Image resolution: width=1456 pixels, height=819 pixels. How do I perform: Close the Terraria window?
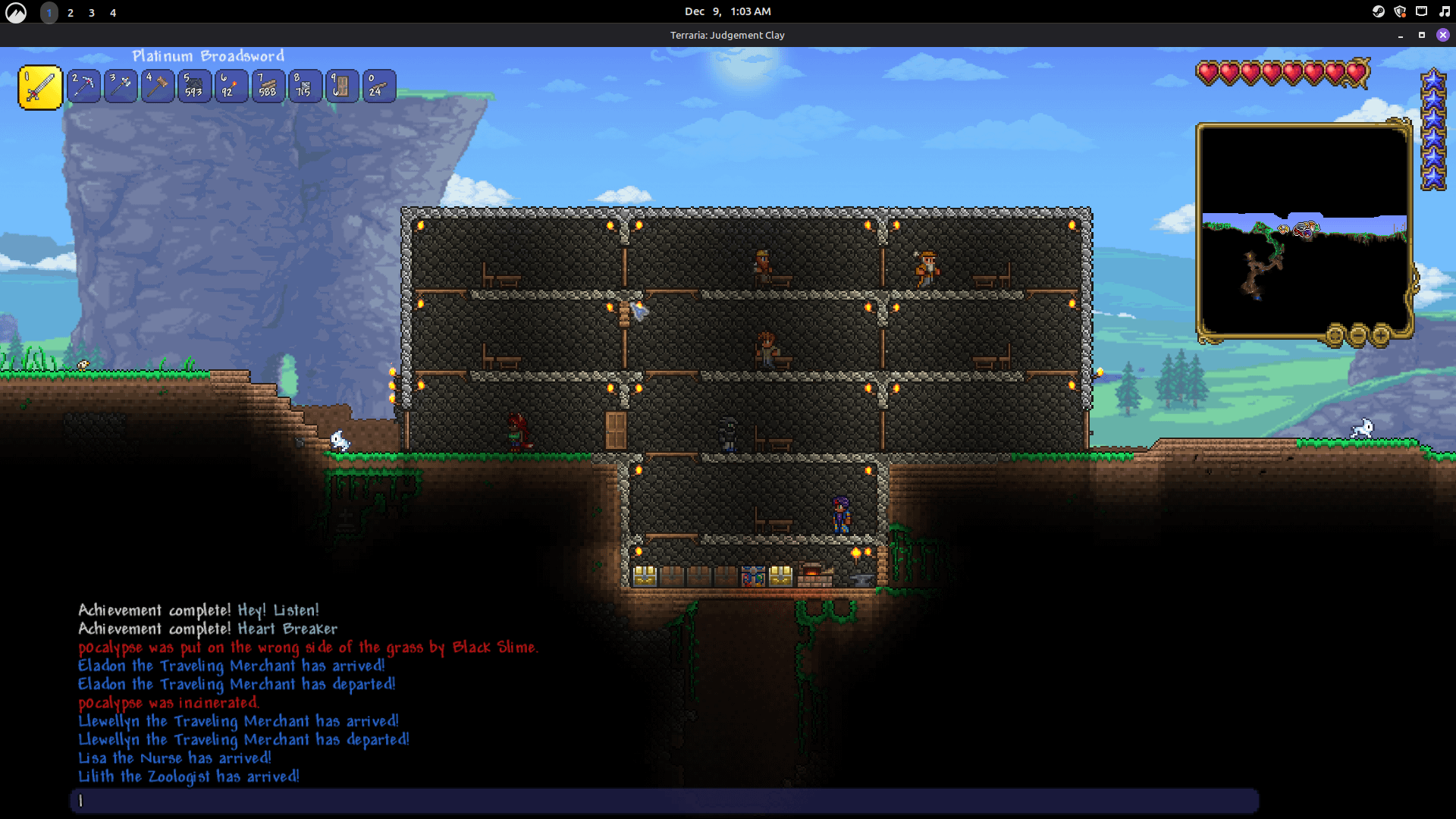click(x=1443, y=35)
